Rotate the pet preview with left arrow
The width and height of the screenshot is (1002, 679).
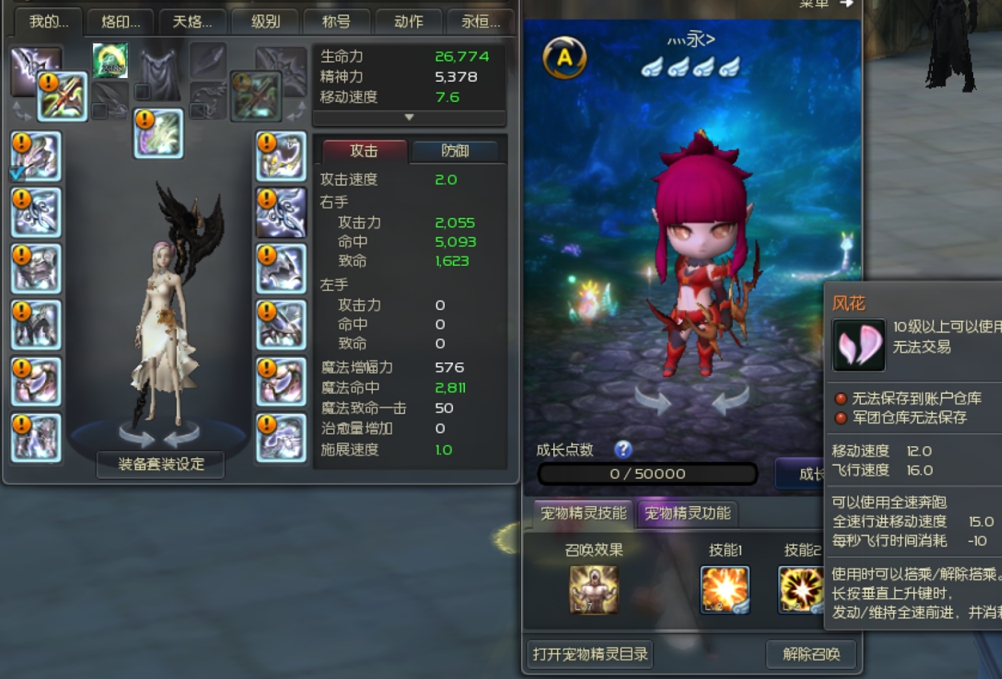(x=652, y=400)
